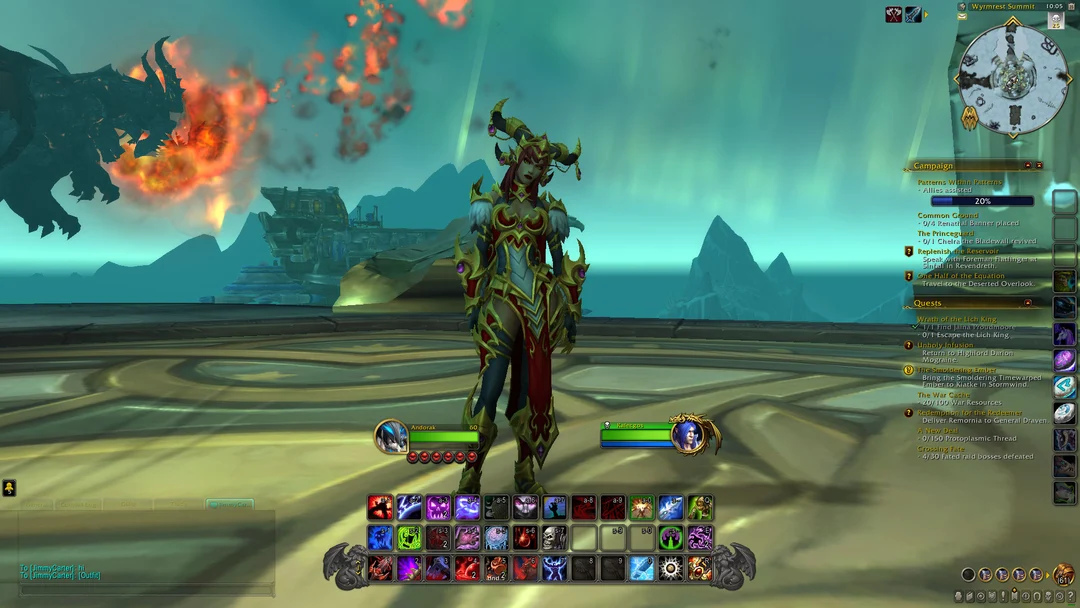Click the Andorak player portrait
1080x608 pixels.
coord(390,437)
